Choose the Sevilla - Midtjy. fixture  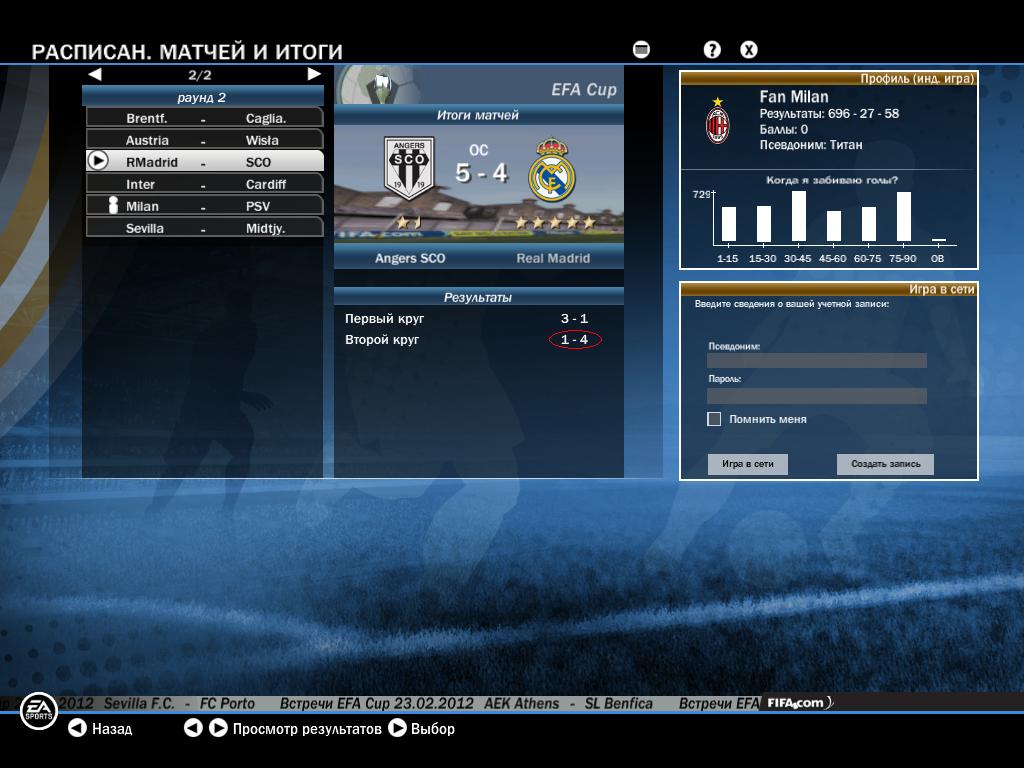[204, 228]
